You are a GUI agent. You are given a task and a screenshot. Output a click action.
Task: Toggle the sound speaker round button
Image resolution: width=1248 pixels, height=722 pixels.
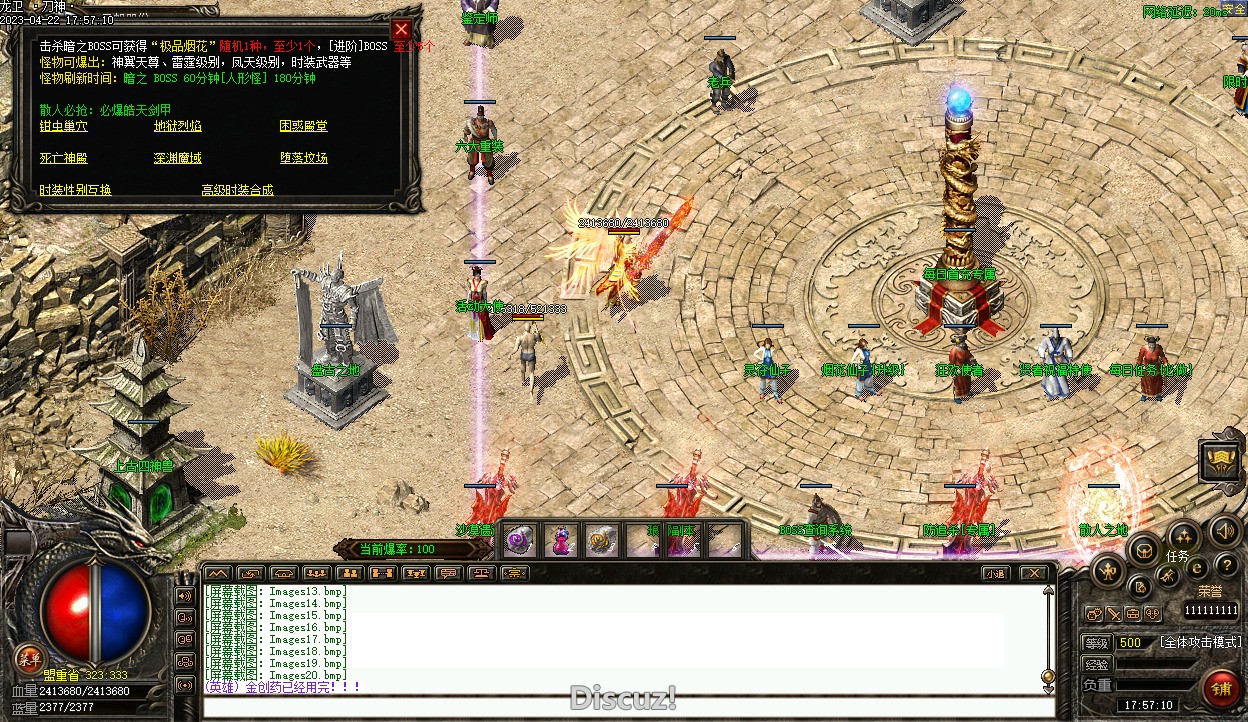click(1224, 530)
